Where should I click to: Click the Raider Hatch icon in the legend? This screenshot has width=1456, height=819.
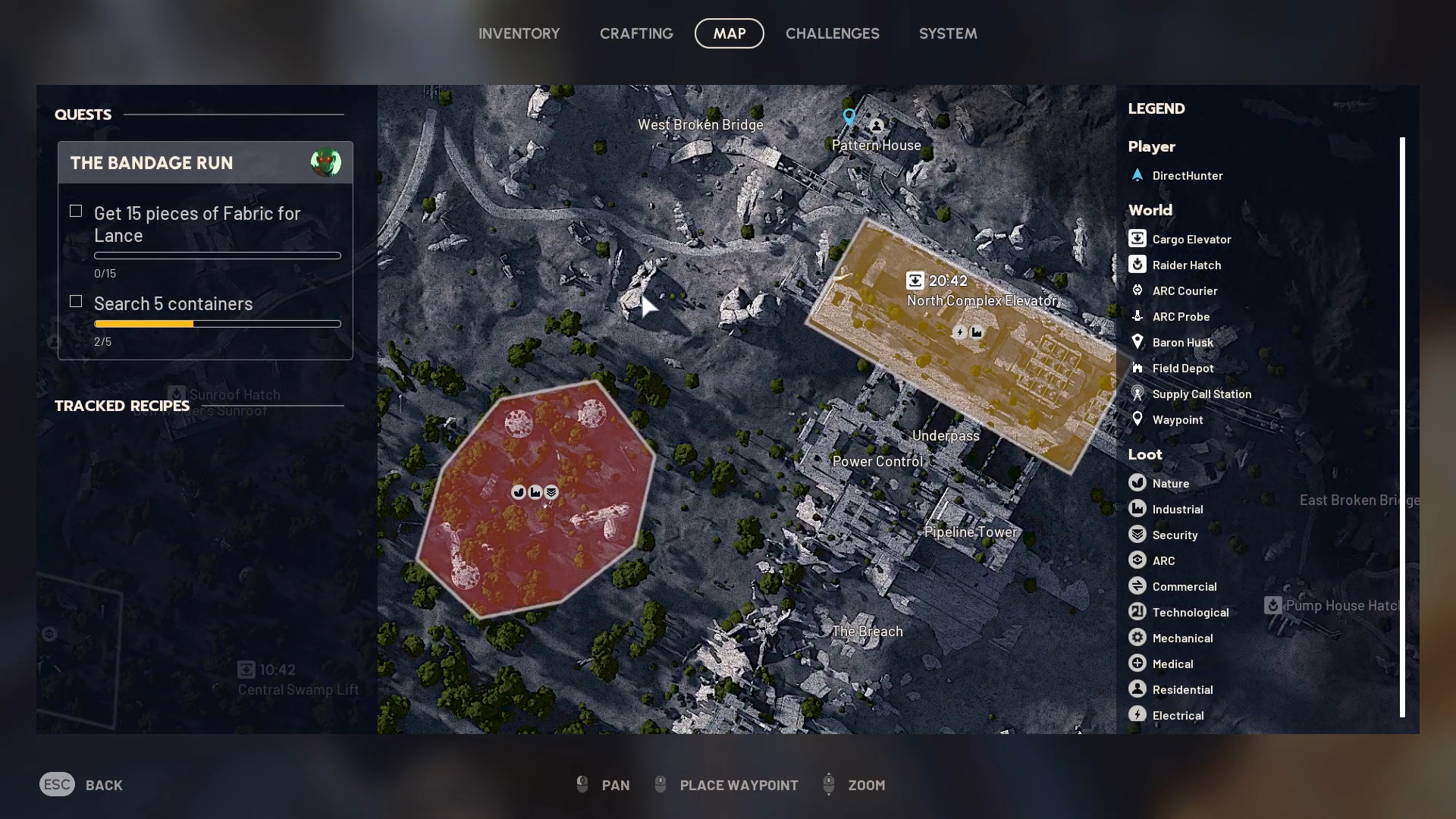[1138, 264]
